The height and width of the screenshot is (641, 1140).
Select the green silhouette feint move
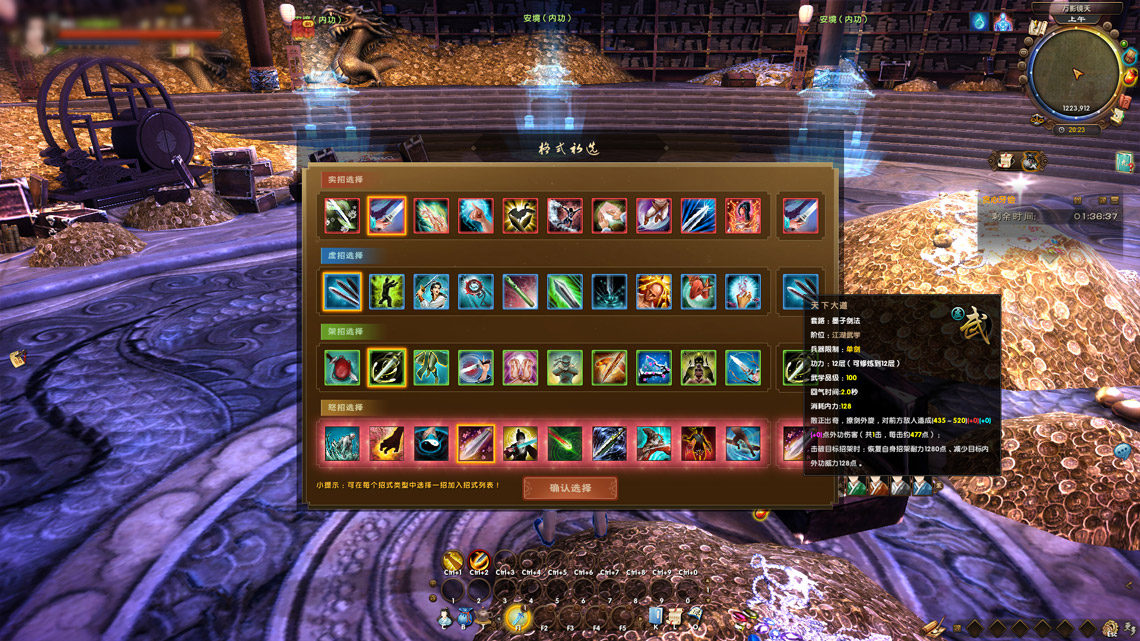point(387,292)
